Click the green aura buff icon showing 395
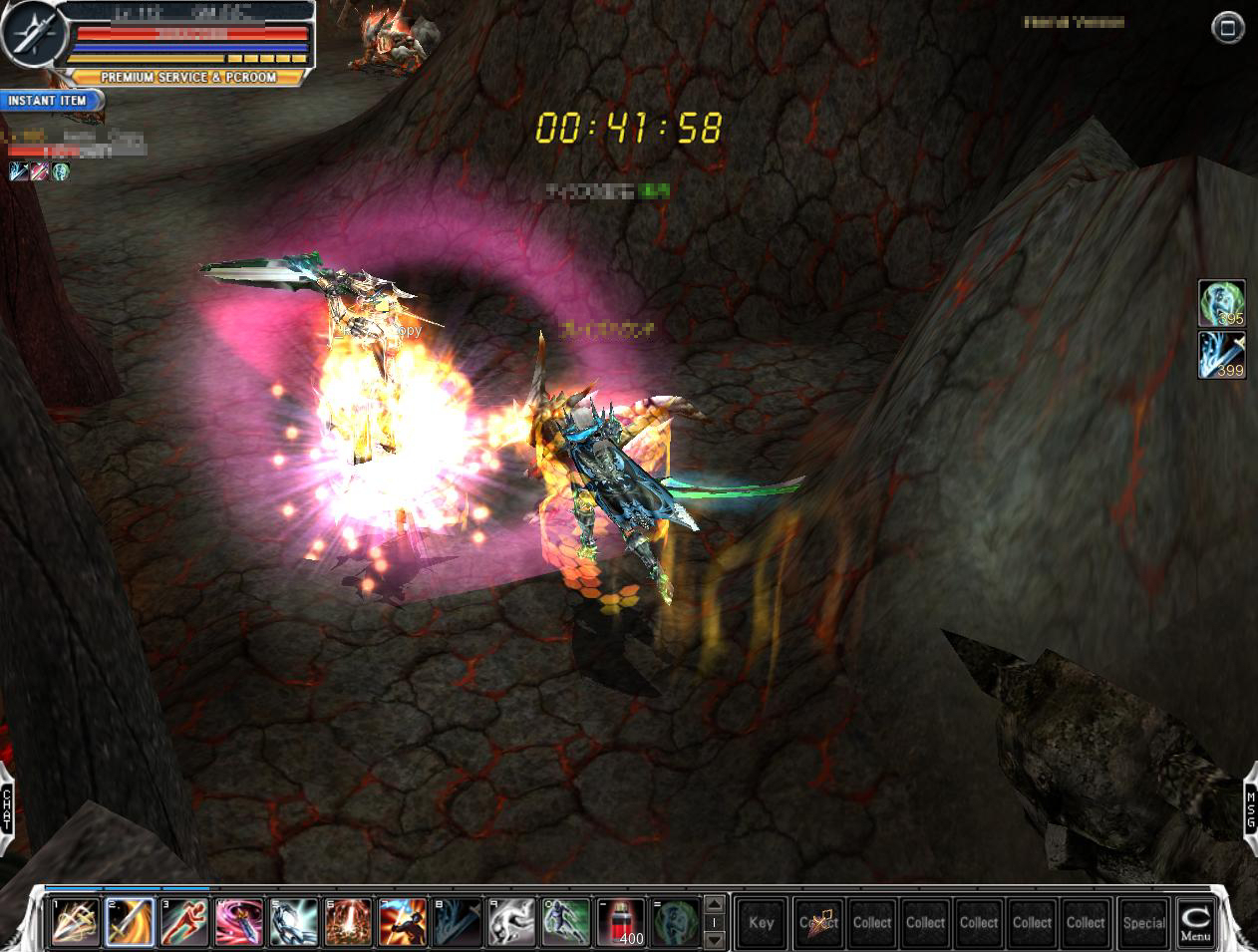 pos(1221,303)
